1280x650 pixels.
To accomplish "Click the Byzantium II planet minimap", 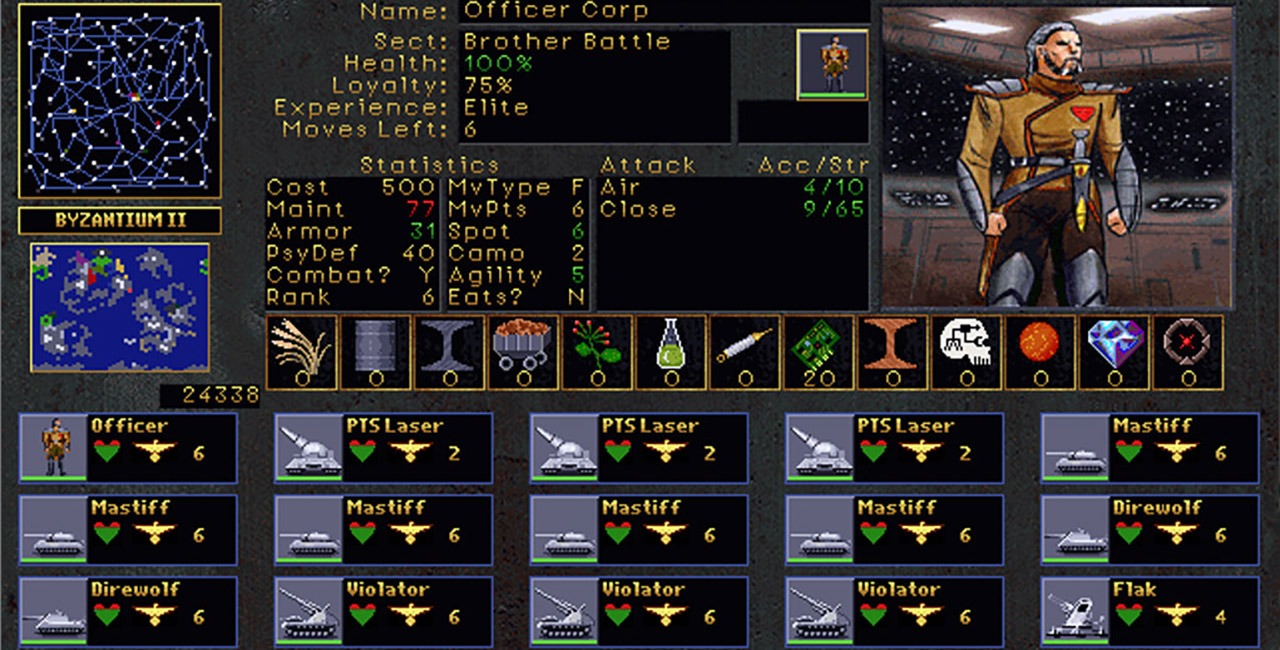I will pos(120,307).
